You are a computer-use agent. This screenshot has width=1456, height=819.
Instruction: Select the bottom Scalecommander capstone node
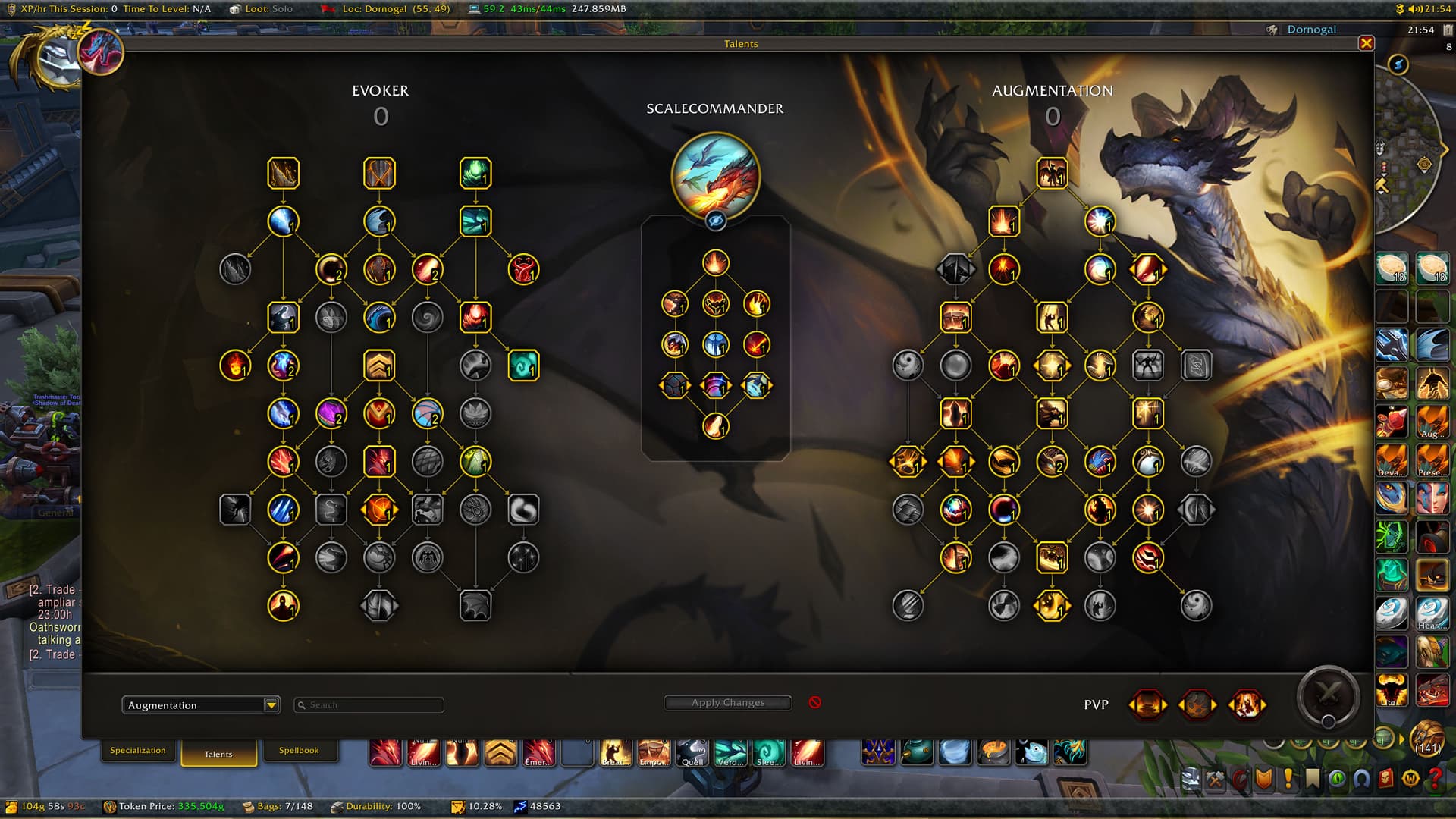pyautogui.click(x=715, y=427)
